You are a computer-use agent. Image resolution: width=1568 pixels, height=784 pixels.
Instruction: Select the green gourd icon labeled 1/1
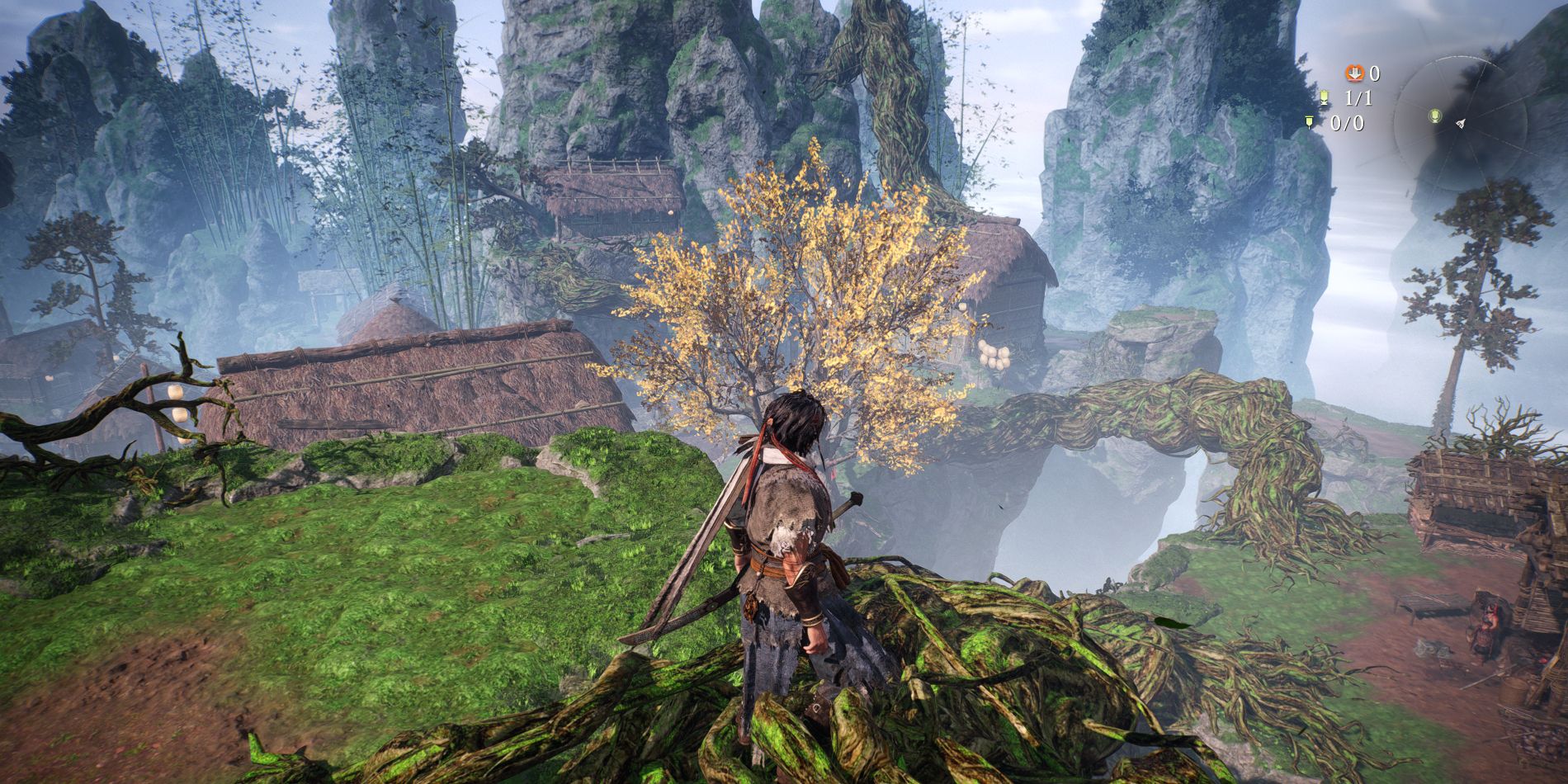(x=1325, y=98)
